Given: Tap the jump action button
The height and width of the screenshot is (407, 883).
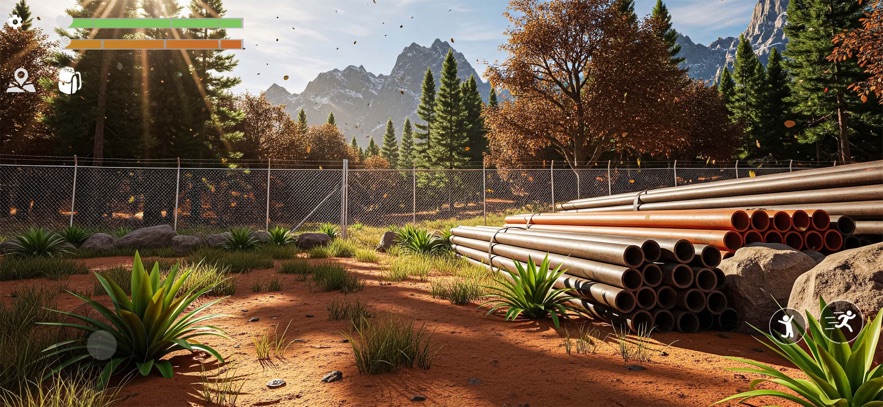Looking at the screenshot, I should [787, 325].
